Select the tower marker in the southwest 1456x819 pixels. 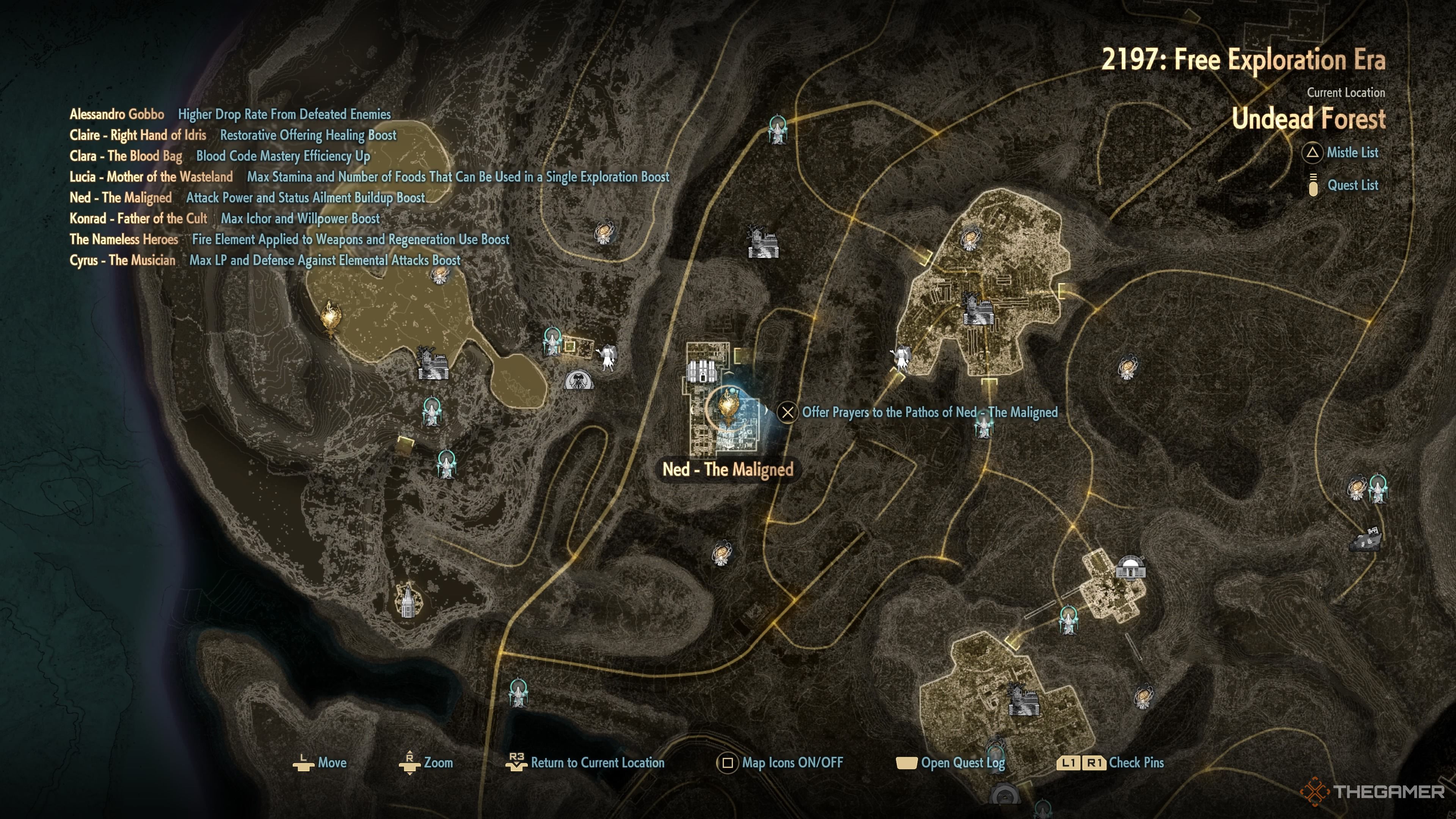coord(407,600)
